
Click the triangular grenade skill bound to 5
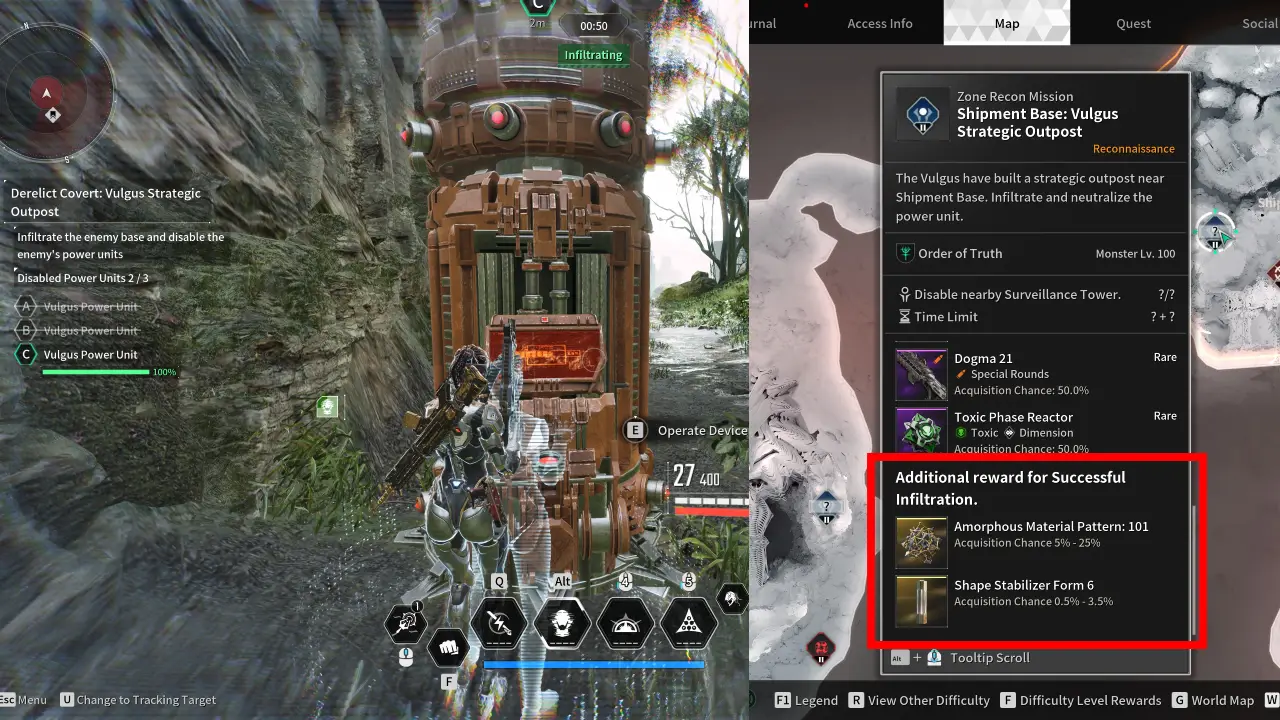click(x=687, y=623)
